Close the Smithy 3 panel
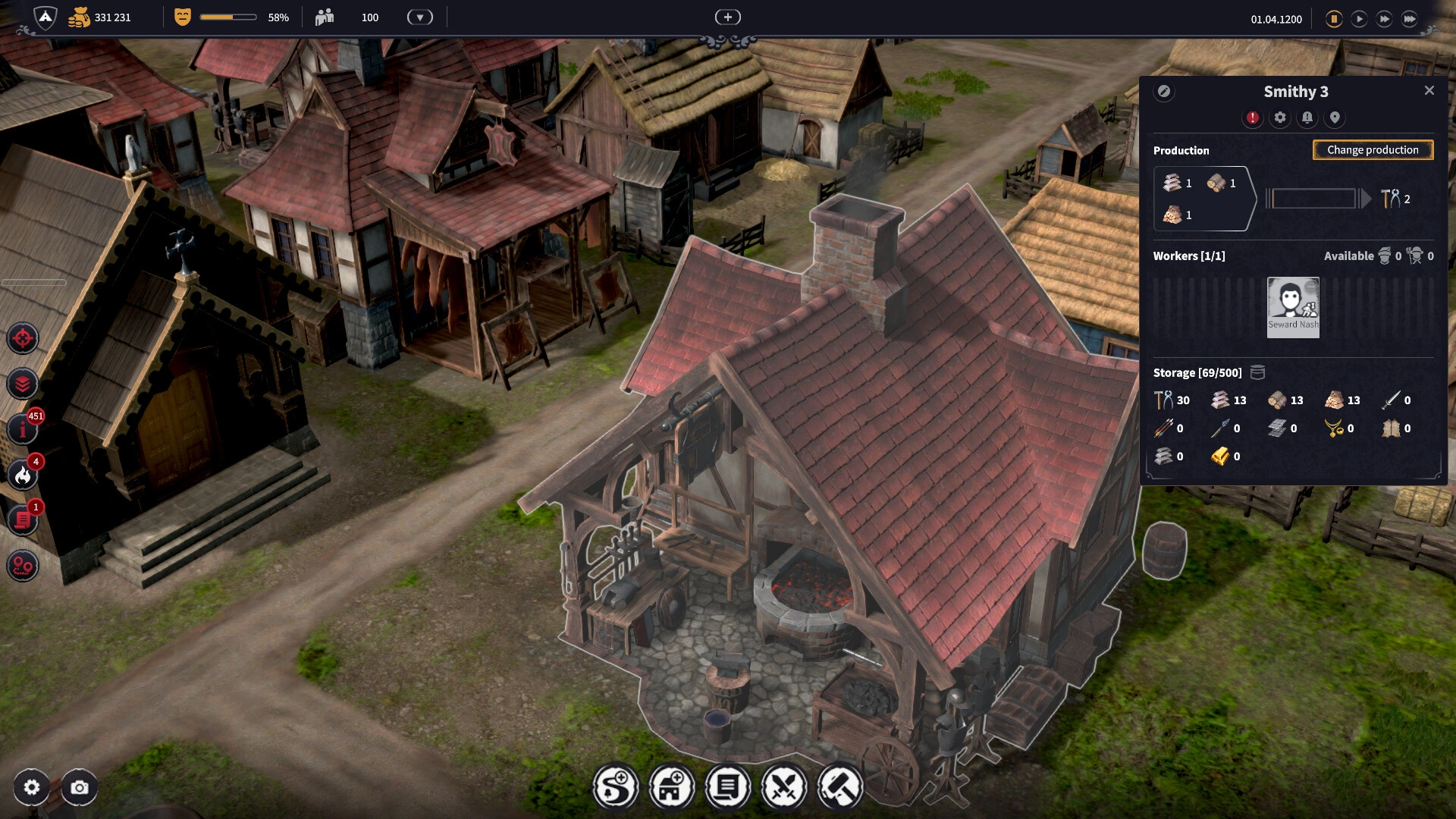The height and width of the screenshot is (819, 1456). click(1429, 91)
